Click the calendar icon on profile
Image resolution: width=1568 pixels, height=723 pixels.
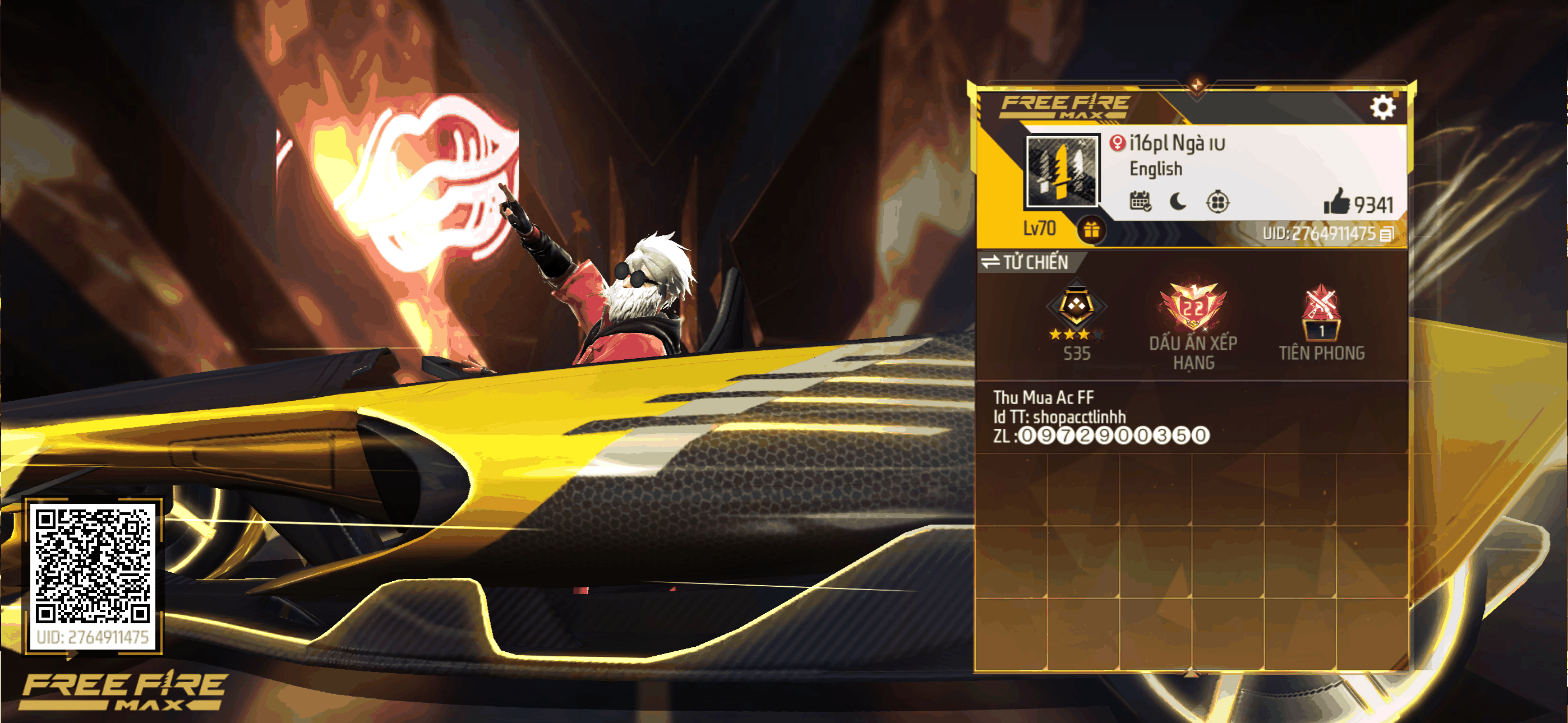click(x=1140, y=201)
